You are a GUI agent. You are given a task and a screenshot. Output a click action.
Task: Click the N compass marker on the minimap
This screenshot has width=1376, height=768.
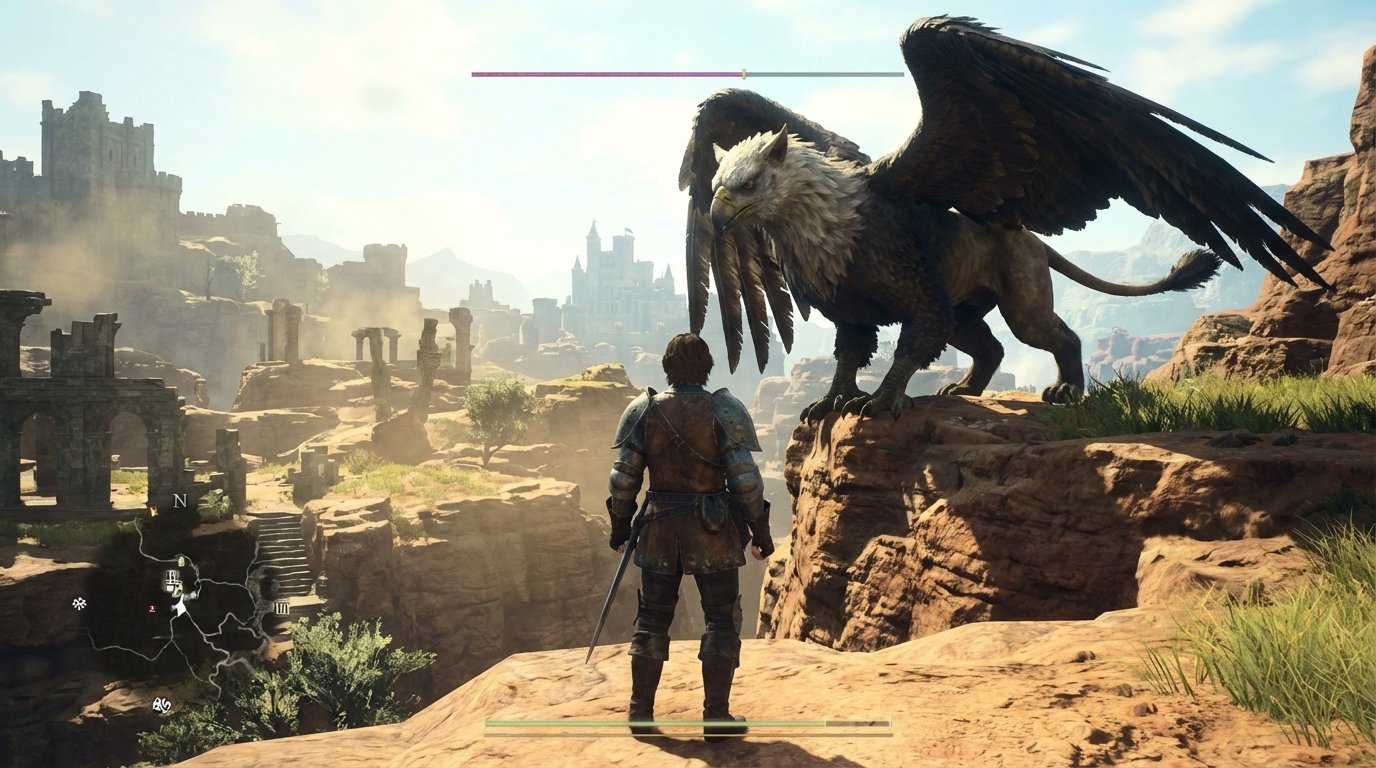click(x=179, y=501)
